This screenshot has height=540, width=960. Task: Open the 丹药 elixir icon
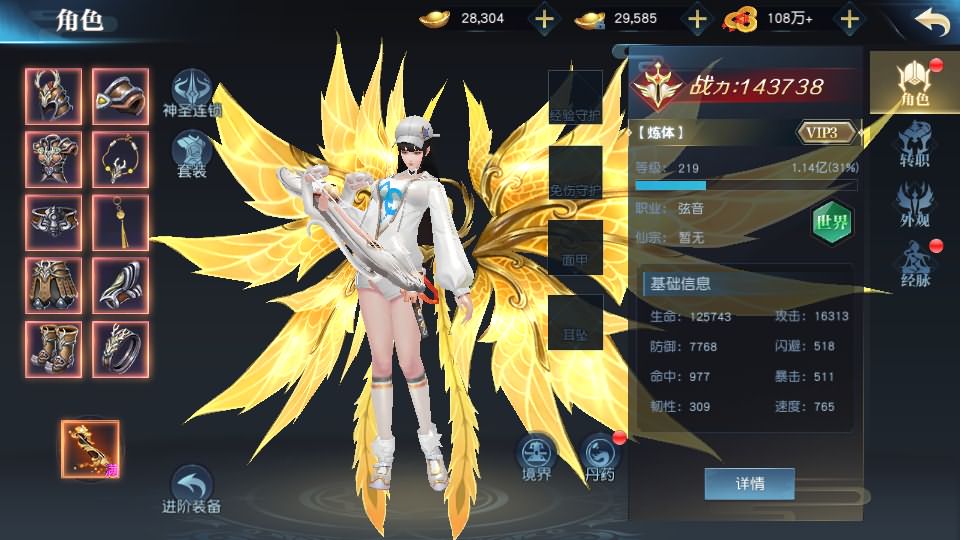(x=600, y=457)
